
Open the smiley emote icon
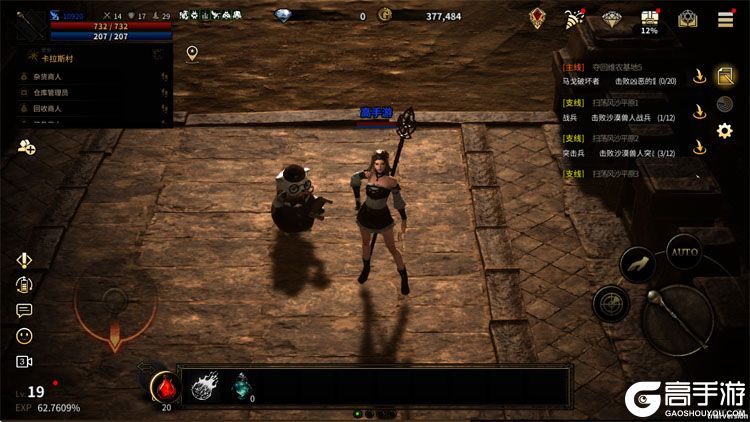pyautogui.click(x=24, y=336)
